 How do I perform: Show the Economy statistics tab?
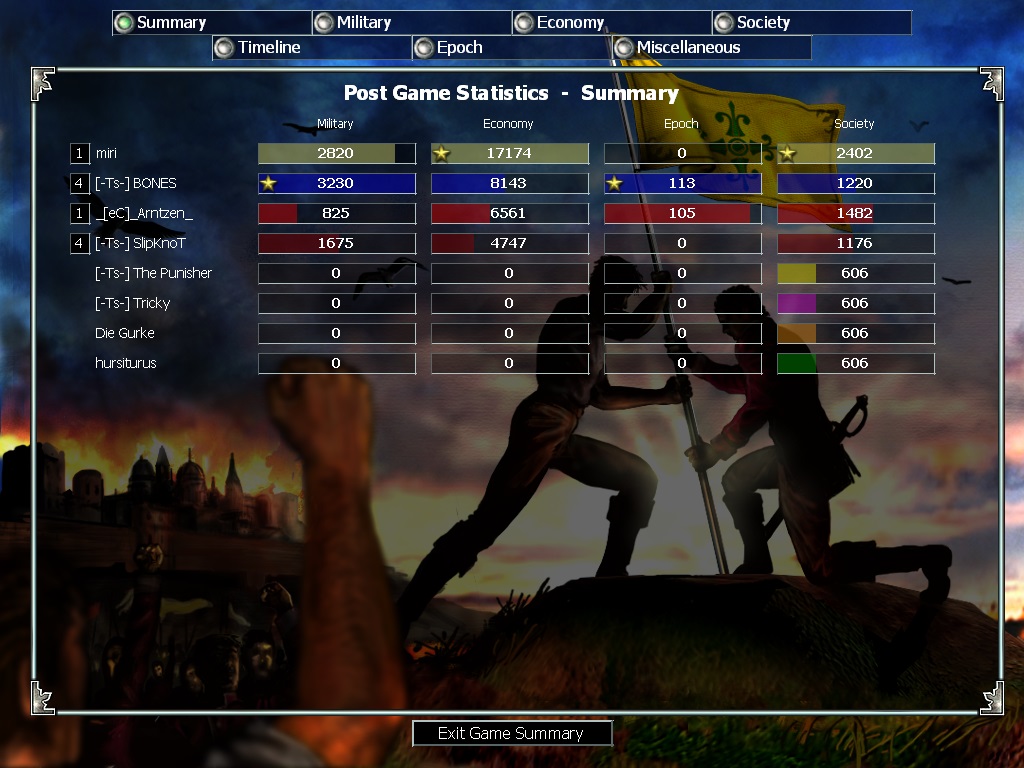click(x=570, y=22)
